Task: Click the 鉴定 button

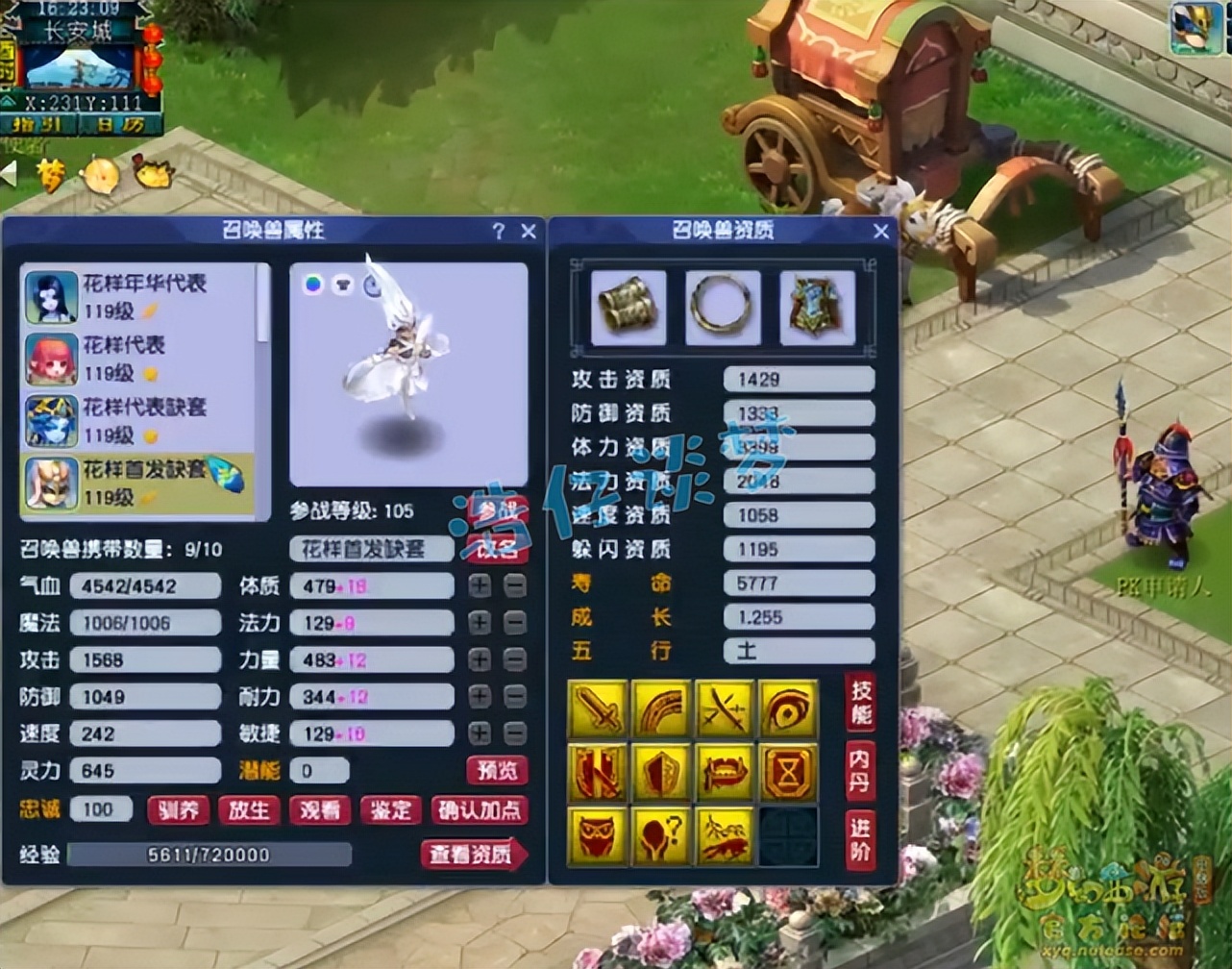Action: [x=390, y=810]
